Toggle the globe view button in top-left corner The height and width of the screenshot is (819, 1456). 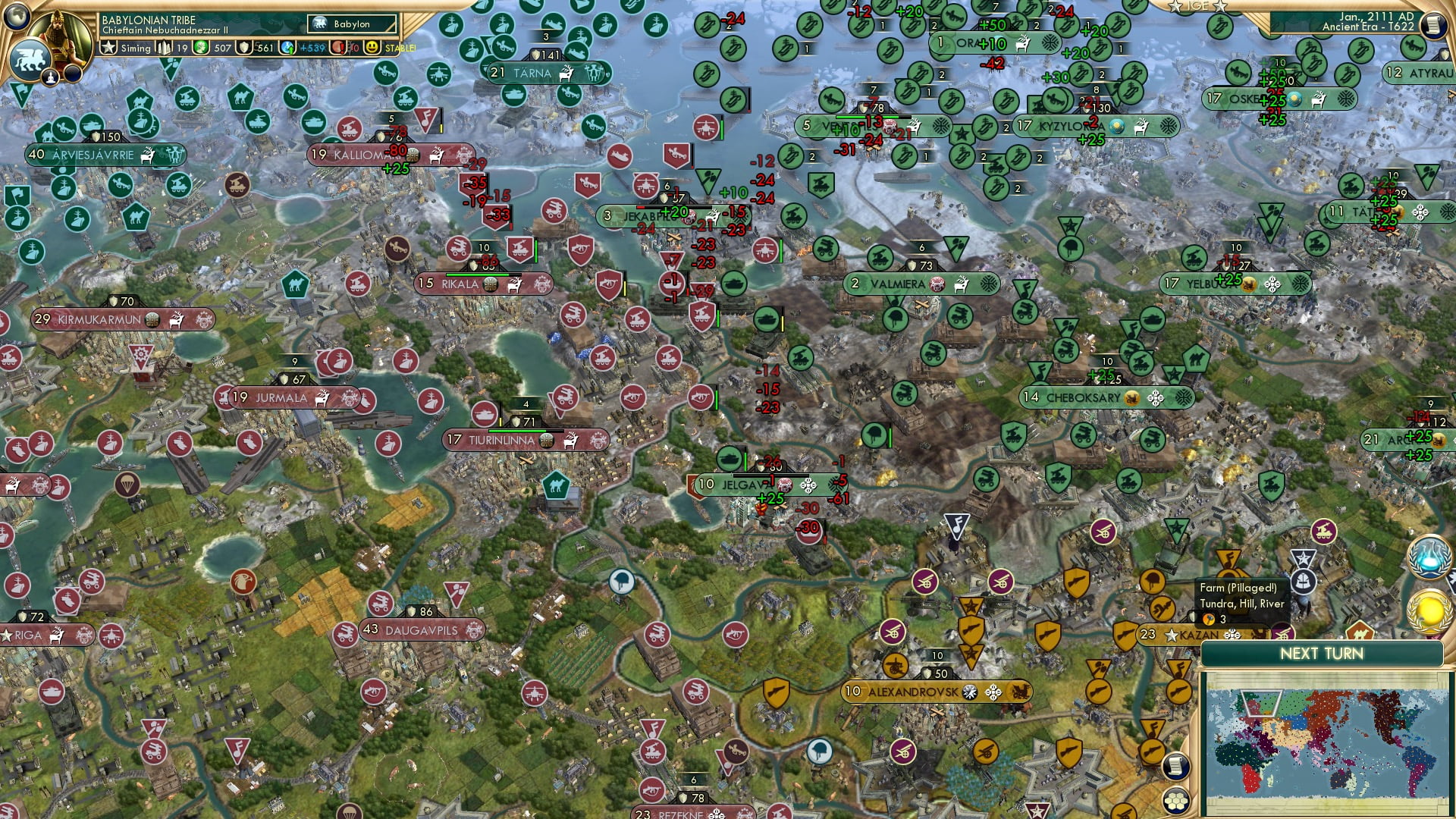(x=17, y=17)
